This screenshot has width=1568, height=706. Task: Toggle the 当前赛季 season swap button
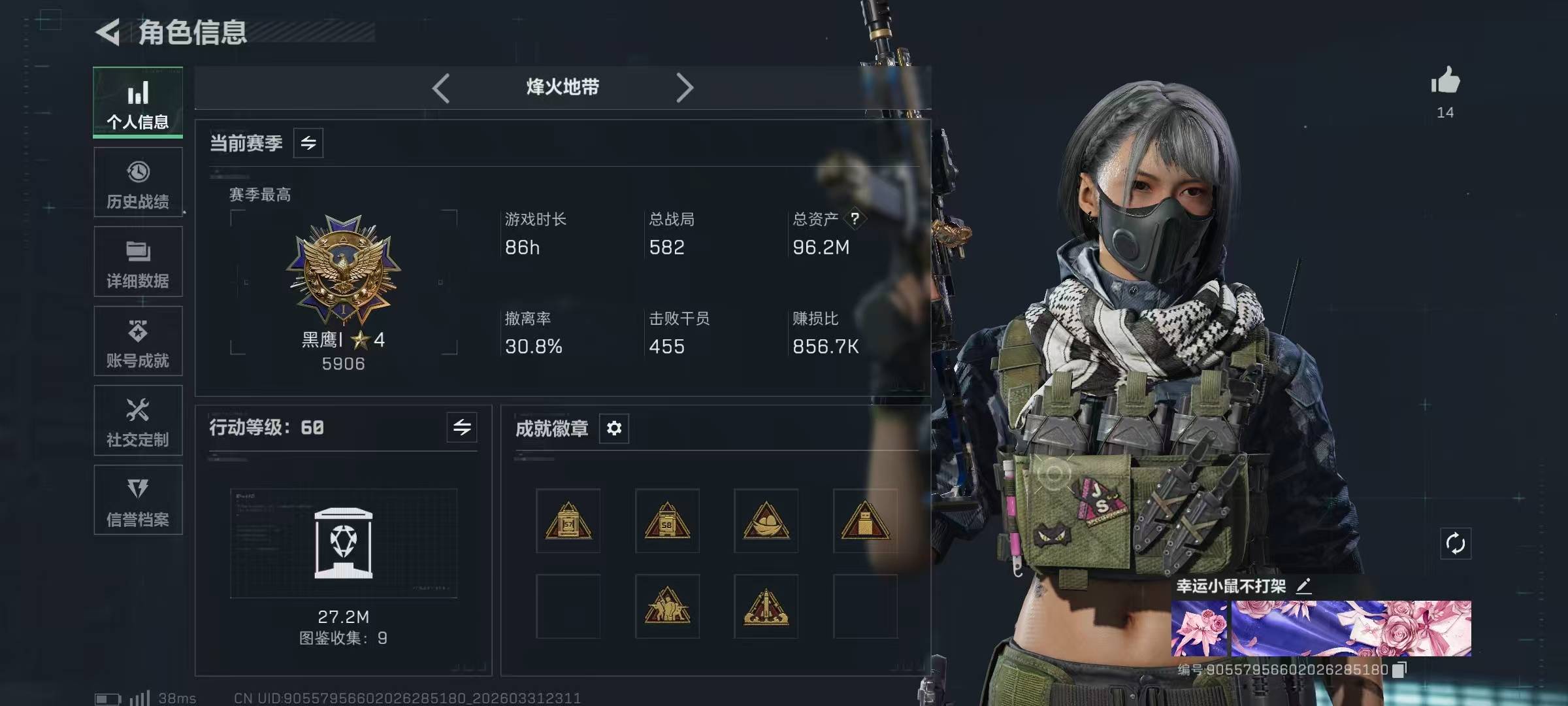[x=308, y=143]
